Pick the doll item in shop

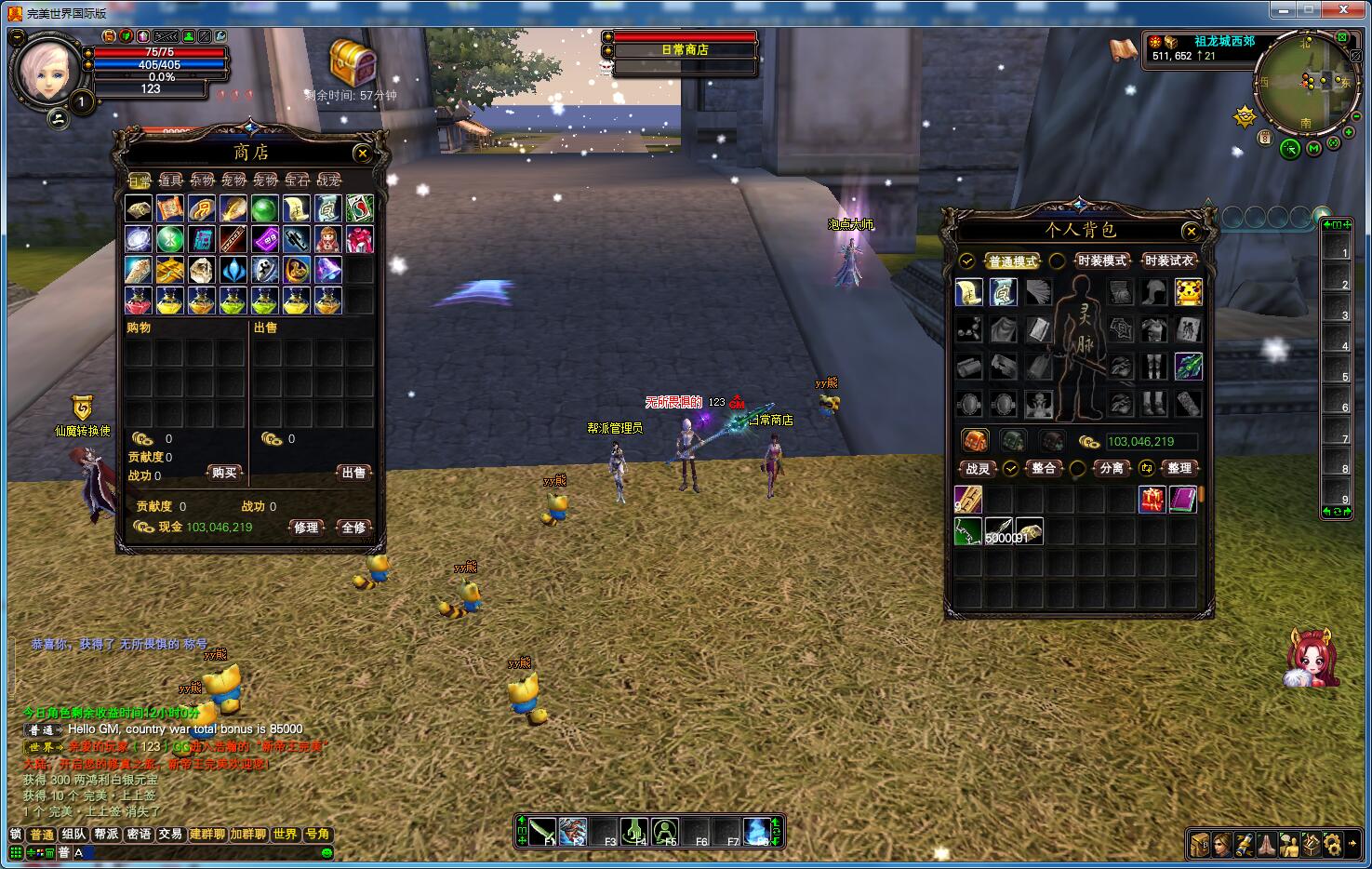(327, 239)
